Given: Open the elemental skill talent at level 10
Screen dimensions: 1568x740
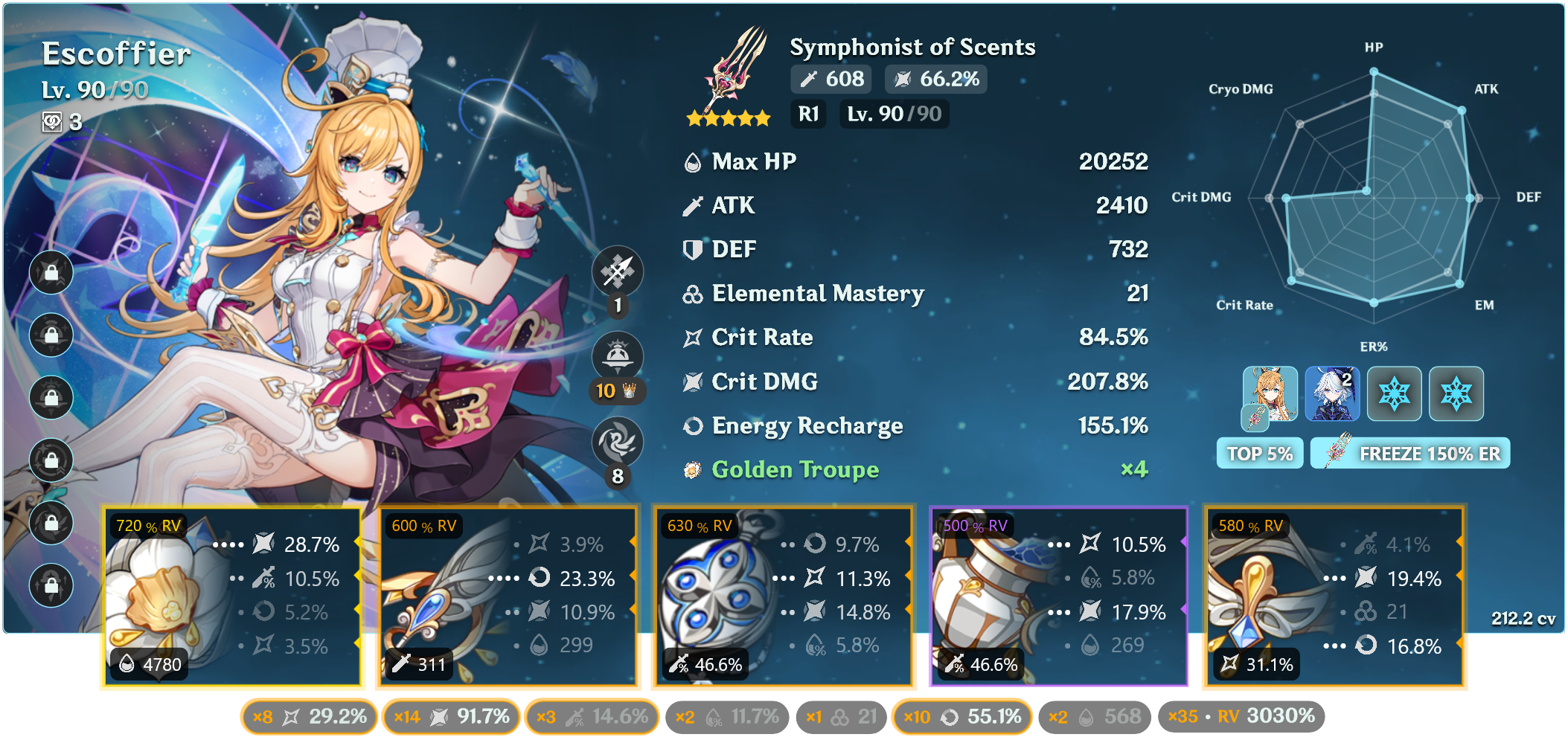Looking at the screenshot, I should (x=617, y=356).
